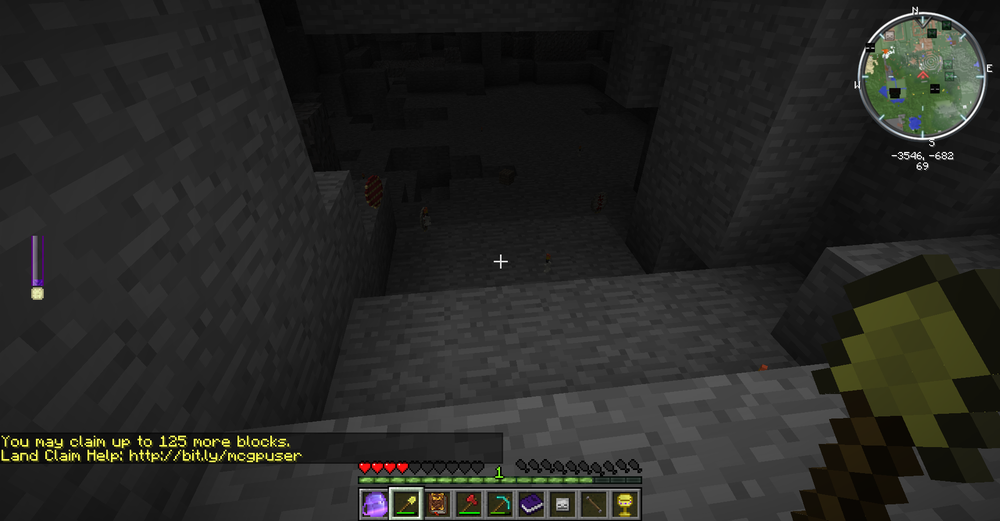The height and width of the screenshot is (521, 1000).
Task: Choose the brown book in the hotbar
Action: click(436, 503)
